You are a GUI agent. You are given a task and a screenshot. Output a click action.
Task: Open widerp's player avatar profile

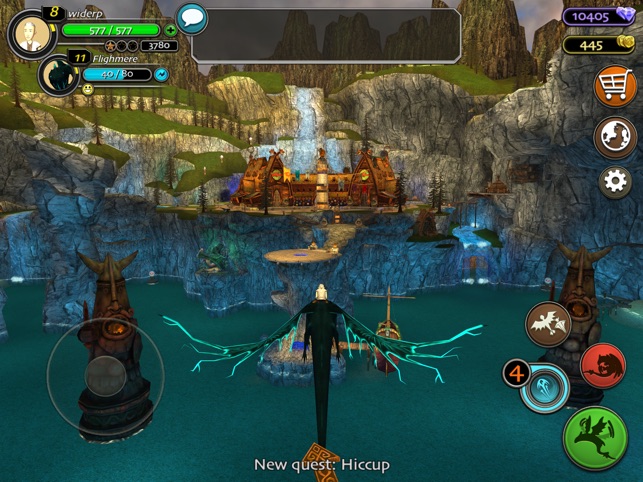[x=32, y=35]
